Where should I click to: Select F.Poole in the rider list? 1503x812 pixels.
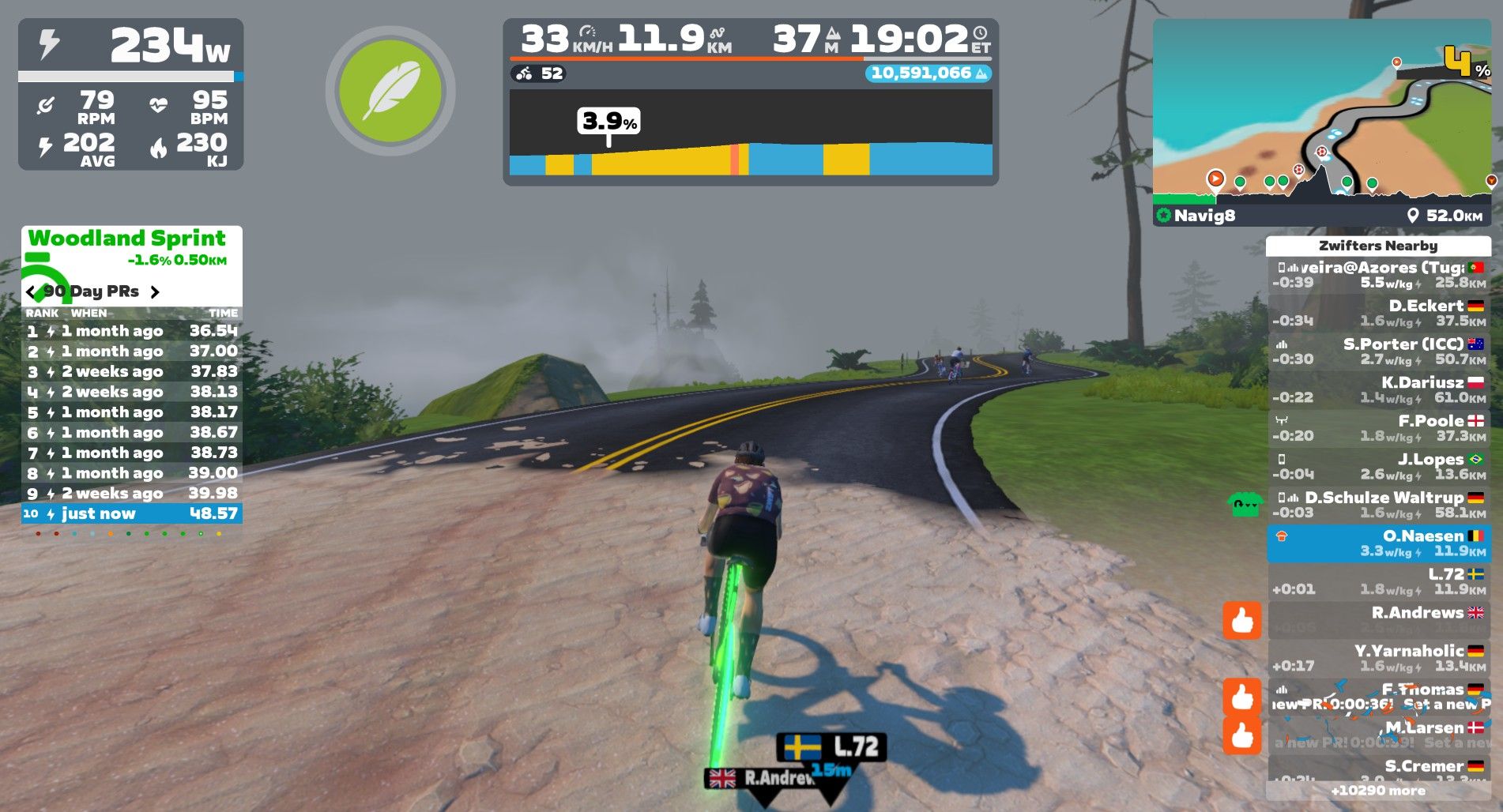tap(1378, 428)
